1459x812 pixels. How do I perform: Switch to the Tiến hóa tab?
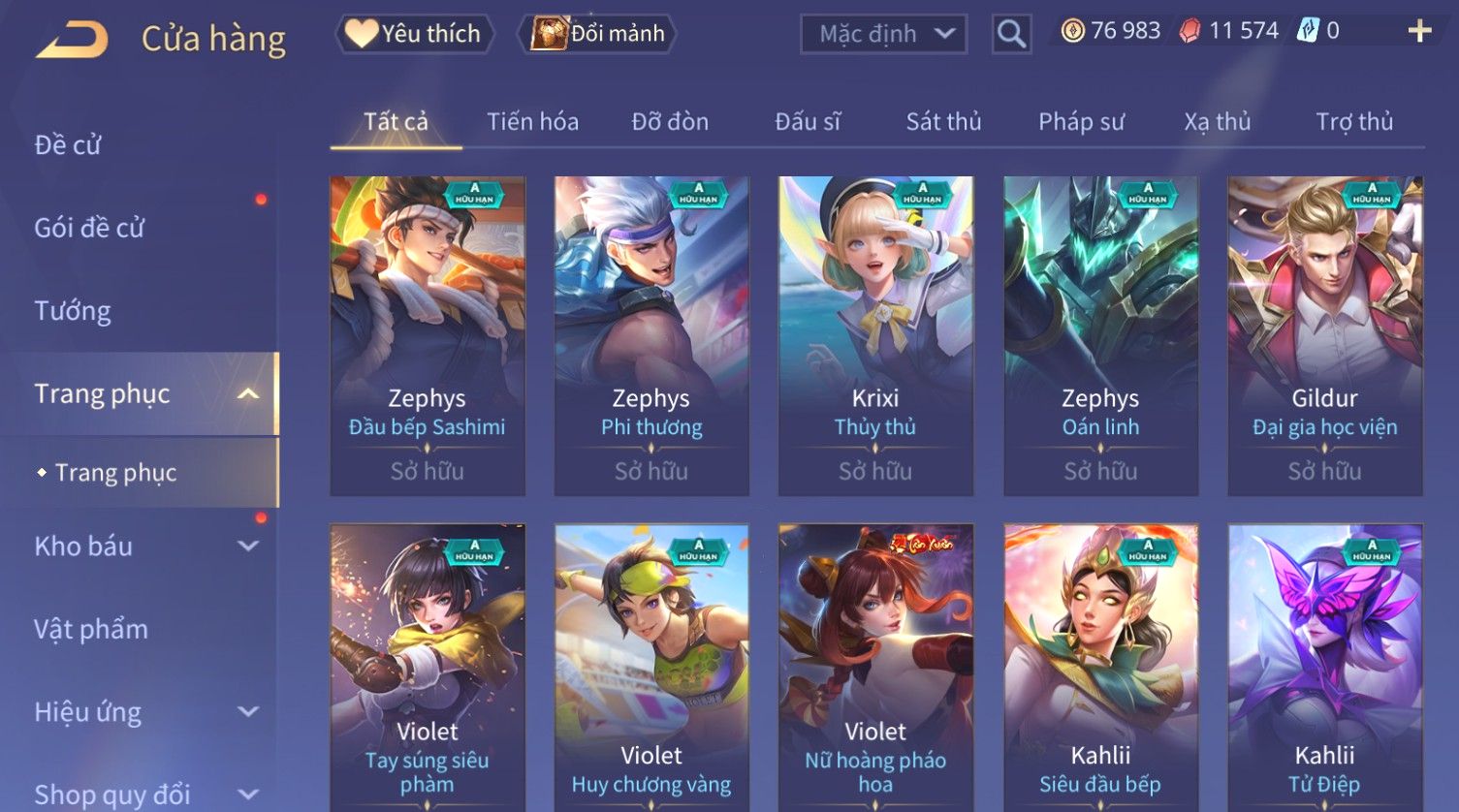(532, 122)
